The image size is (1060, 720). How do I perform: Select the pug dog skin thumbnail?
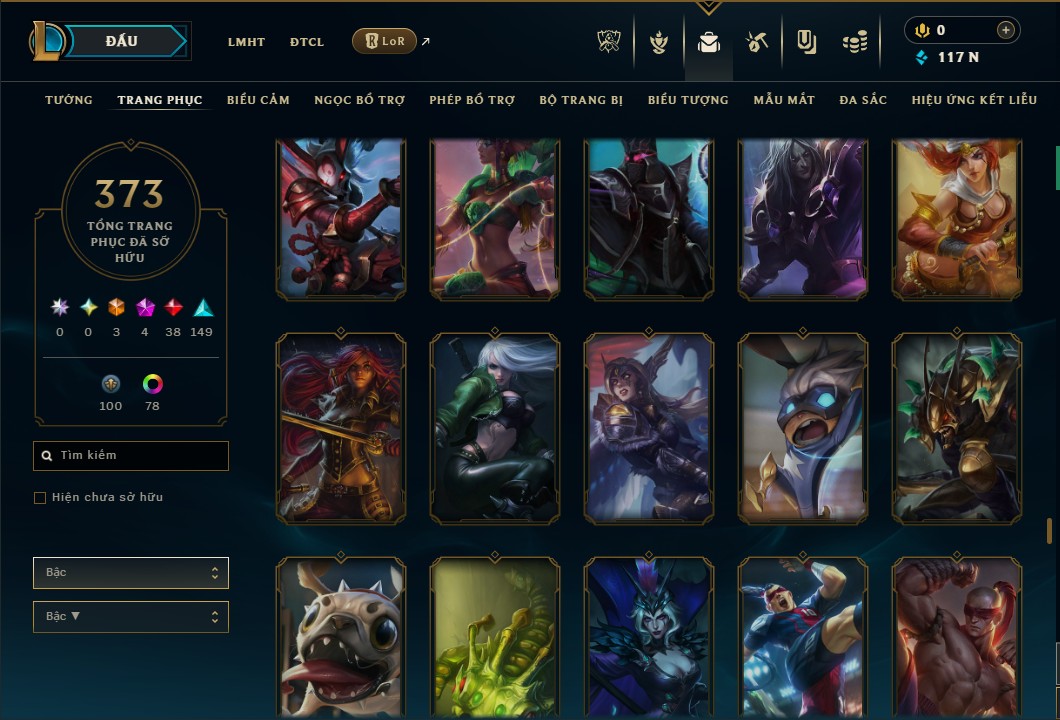[x=340, y=638]
